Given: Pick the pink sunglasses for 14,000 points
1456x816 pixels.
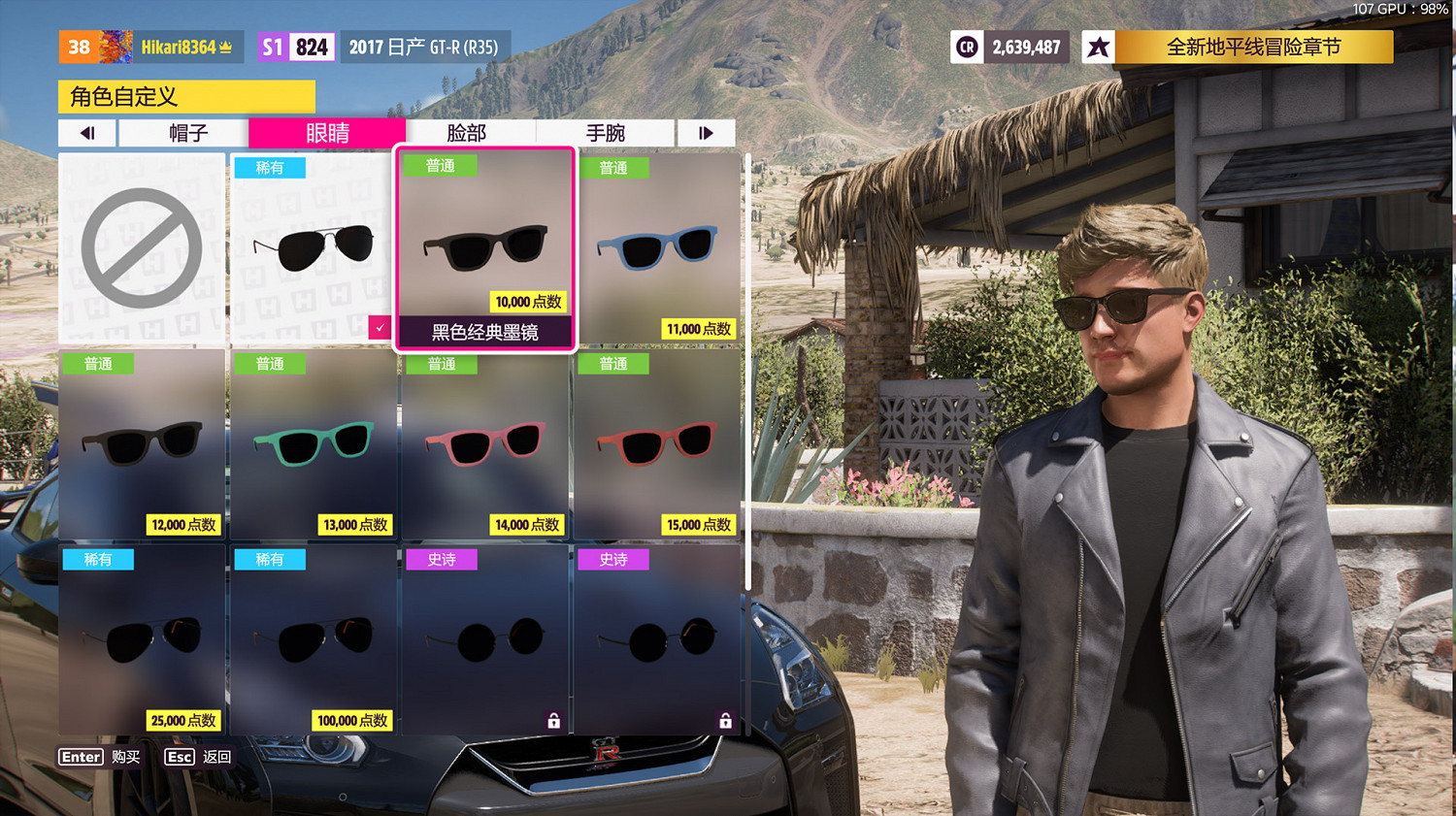Looking at the screenshot, I should [x=484, y=444].
